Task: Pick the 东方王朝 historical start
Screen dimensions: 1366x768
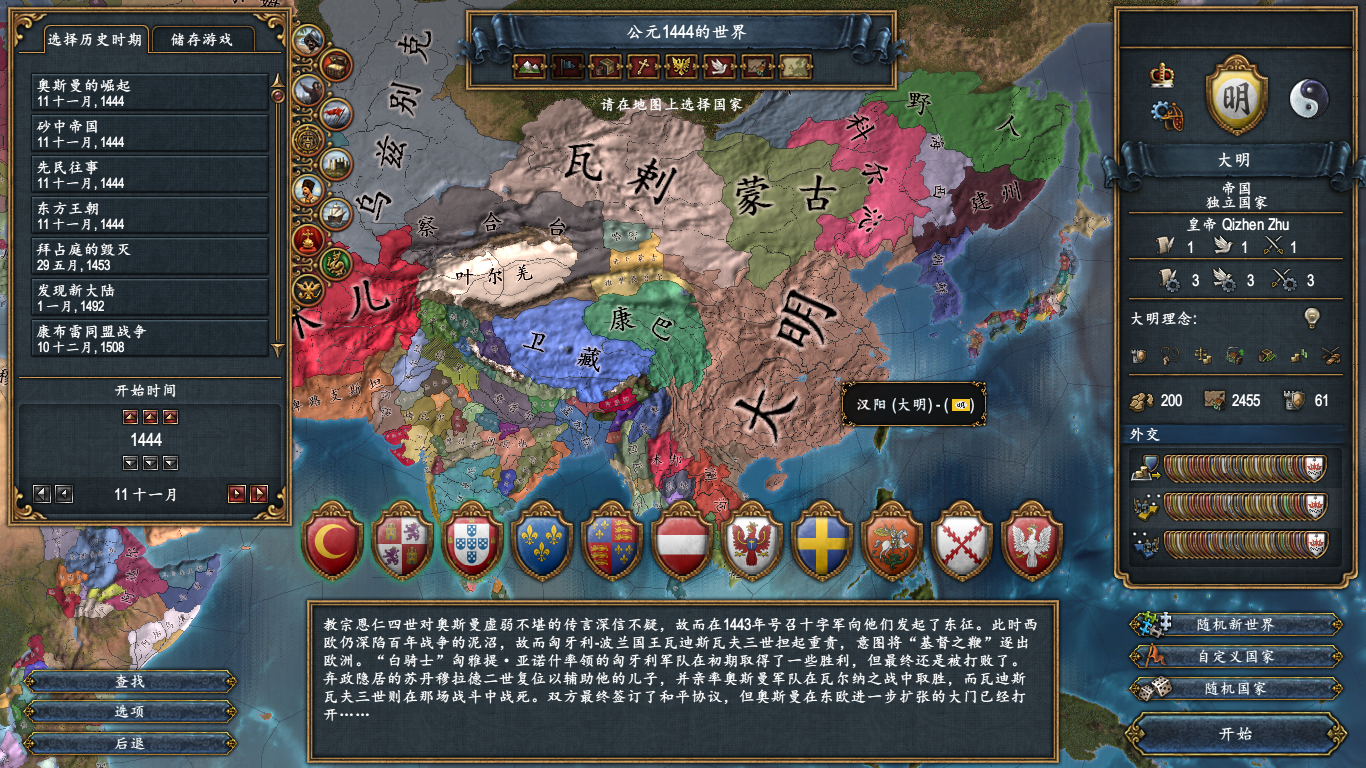Action: click(x=150, y=216)
